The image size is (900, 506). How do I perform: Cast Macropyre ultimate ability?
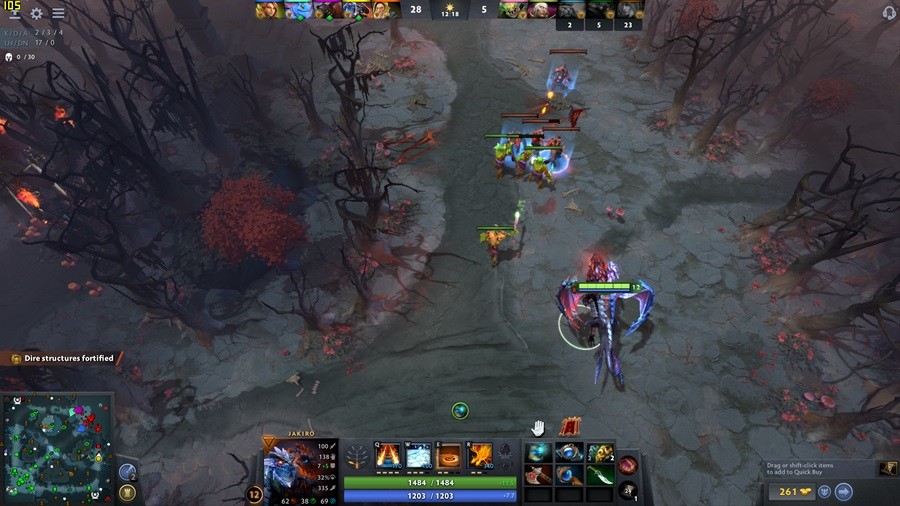click(480, 456)
